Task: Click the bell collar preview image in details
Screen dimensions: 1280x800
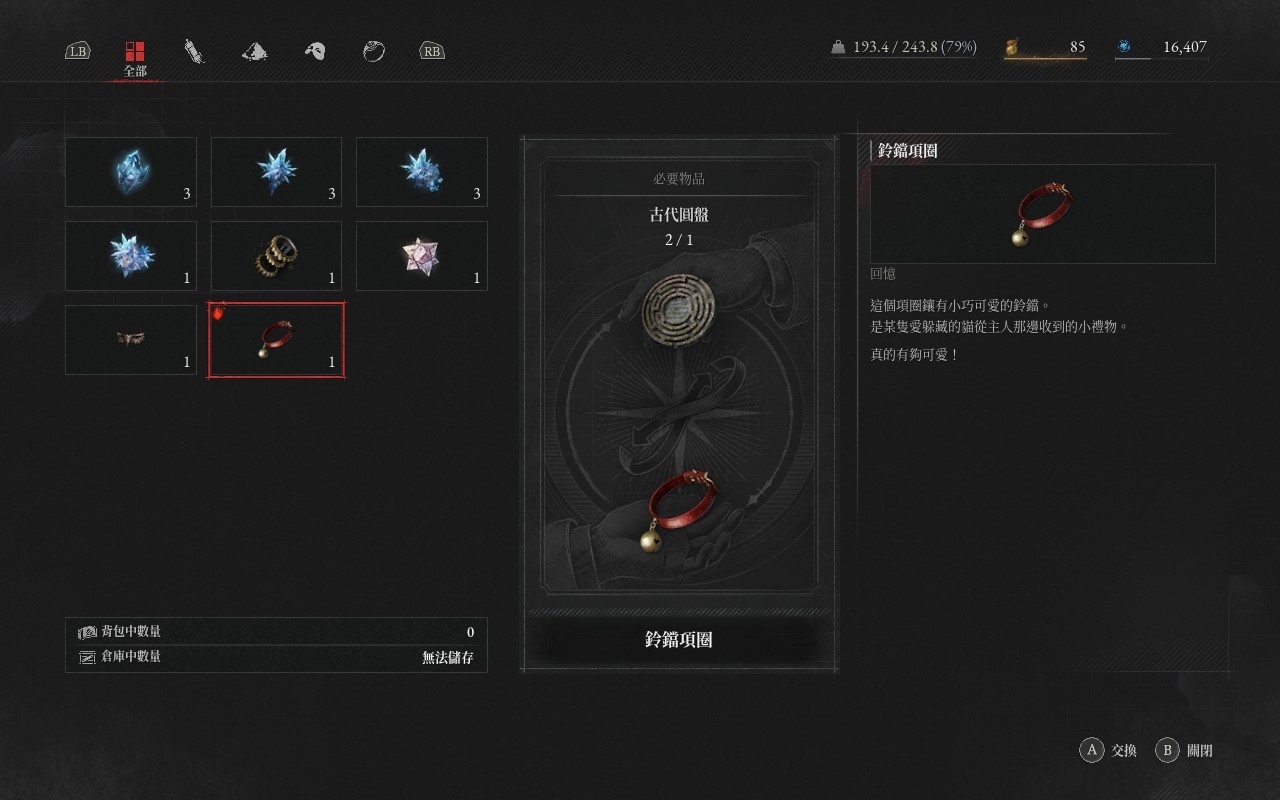Action: [1042, 214]
